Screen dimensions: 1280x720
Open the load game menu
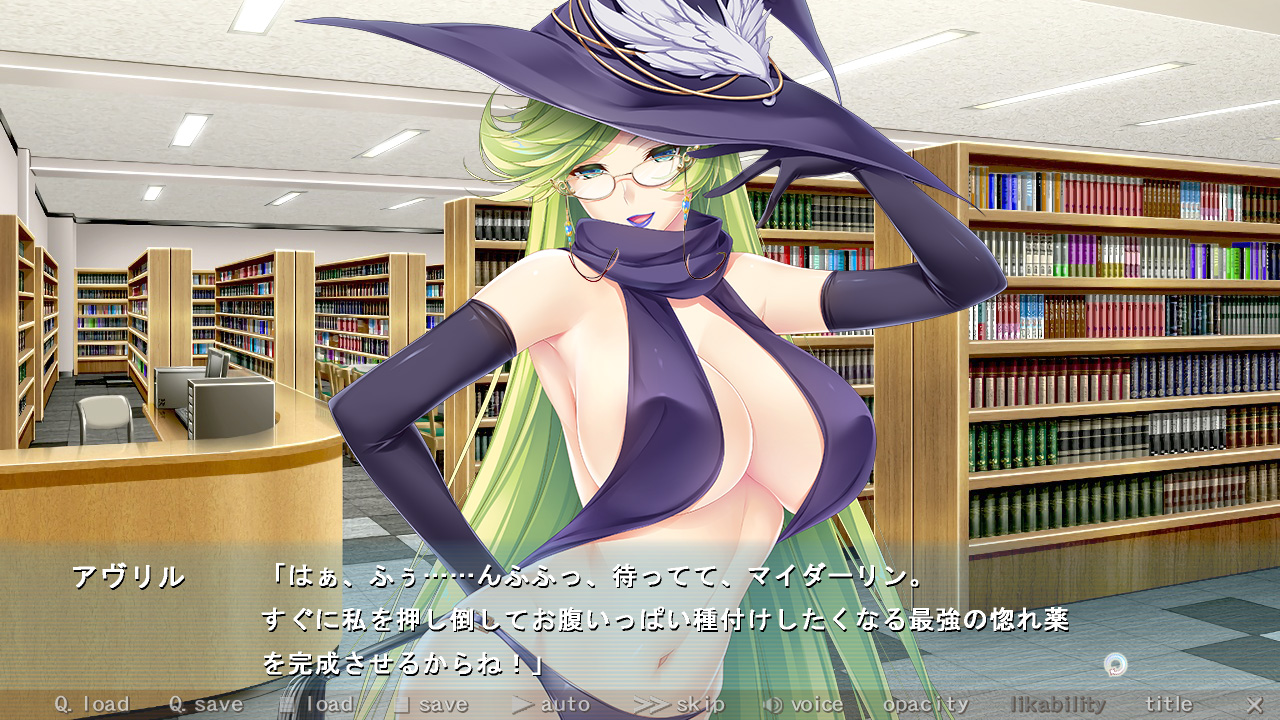[x=317, y=704]
